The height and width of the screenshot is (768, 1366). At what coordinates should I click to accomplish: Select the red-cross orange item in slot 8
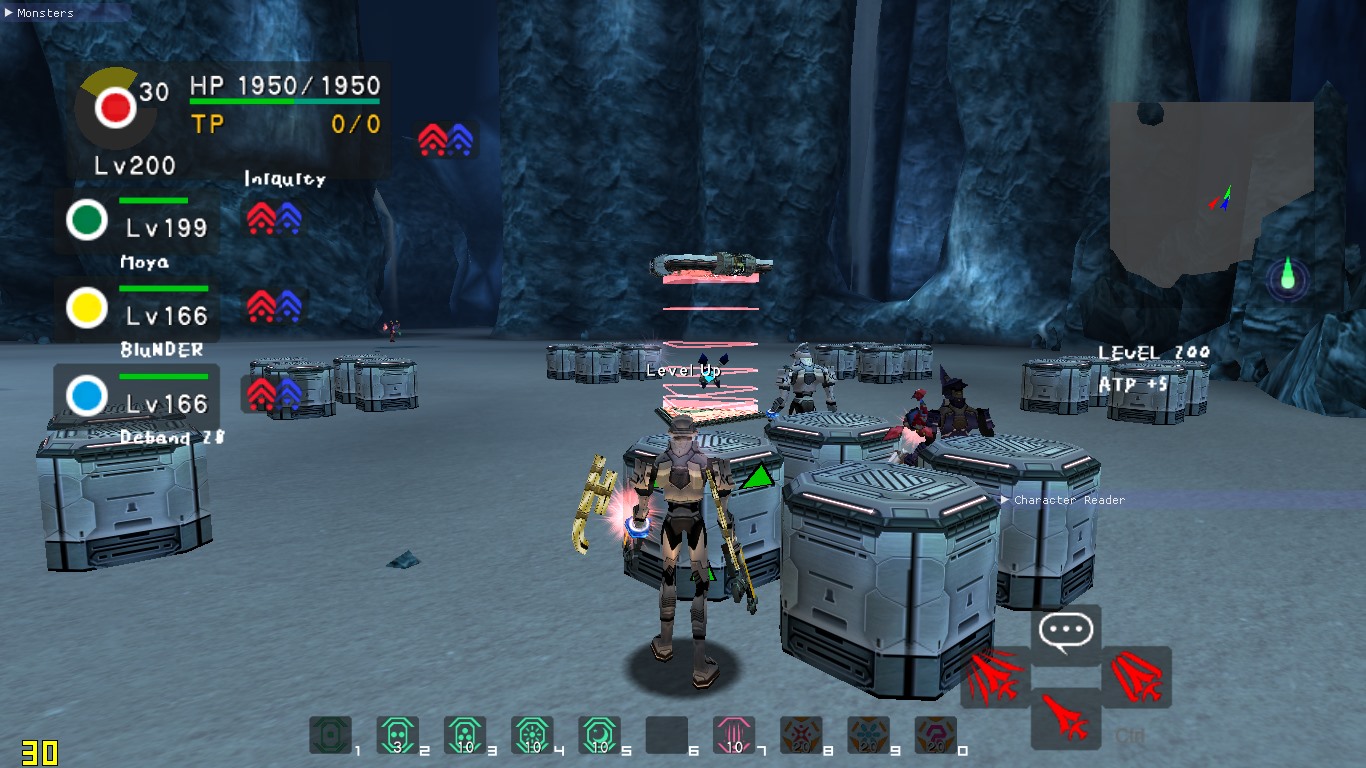coord(801,735)
